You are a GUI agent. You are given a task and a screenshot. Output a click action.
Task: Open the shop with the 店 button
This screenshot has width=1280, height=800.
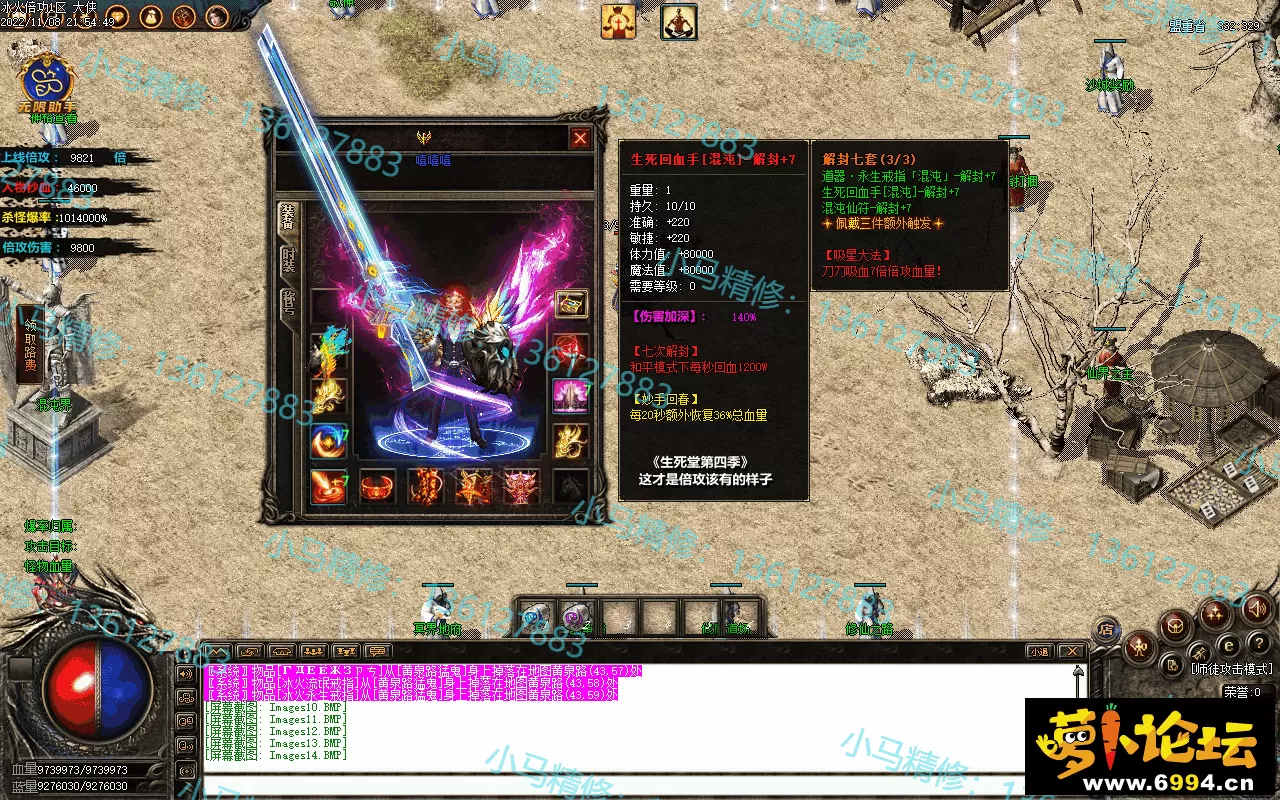tap(1107, 629)
